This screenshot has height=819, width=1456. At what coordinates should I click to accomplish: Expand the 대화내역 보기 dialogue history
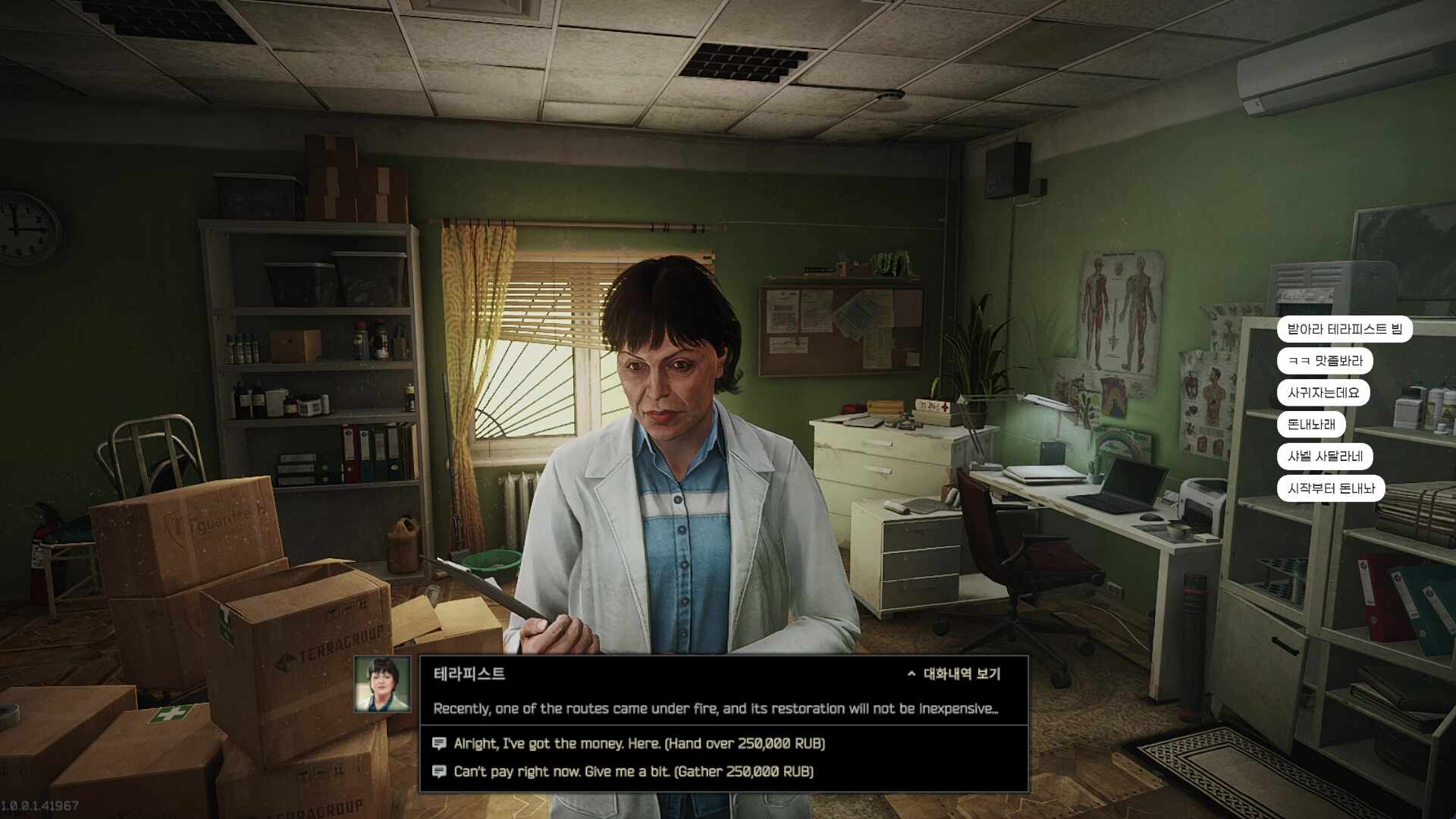coord(954,673)
